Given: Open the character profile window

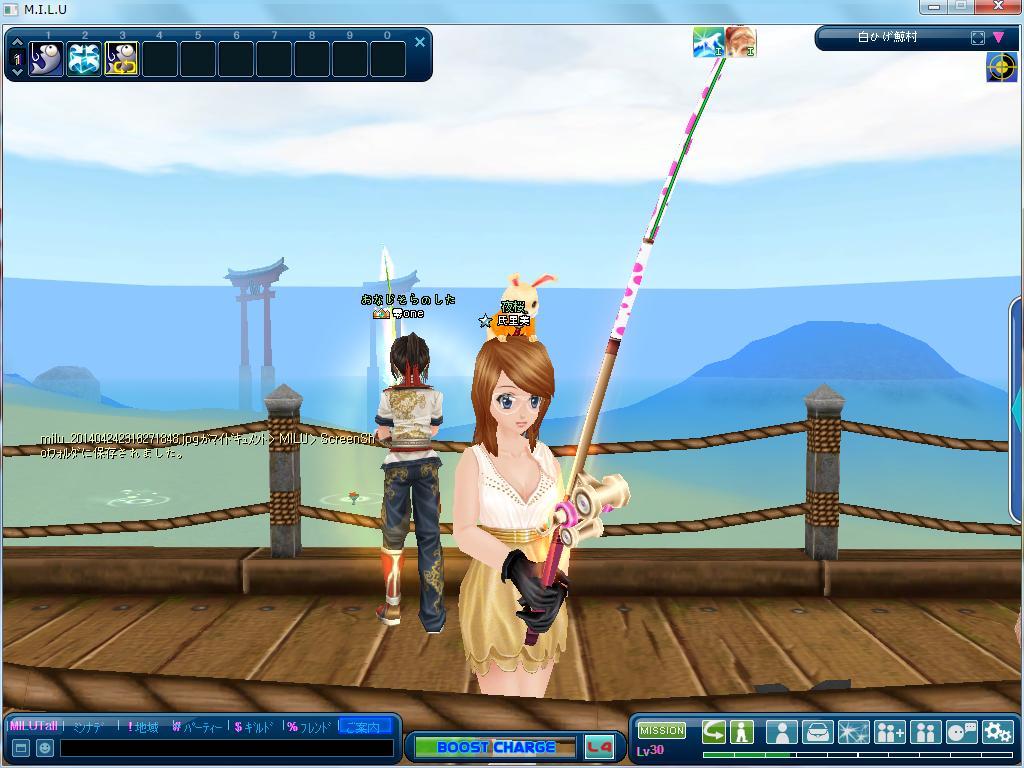Looking at the screenshot, I should [781, 732].
